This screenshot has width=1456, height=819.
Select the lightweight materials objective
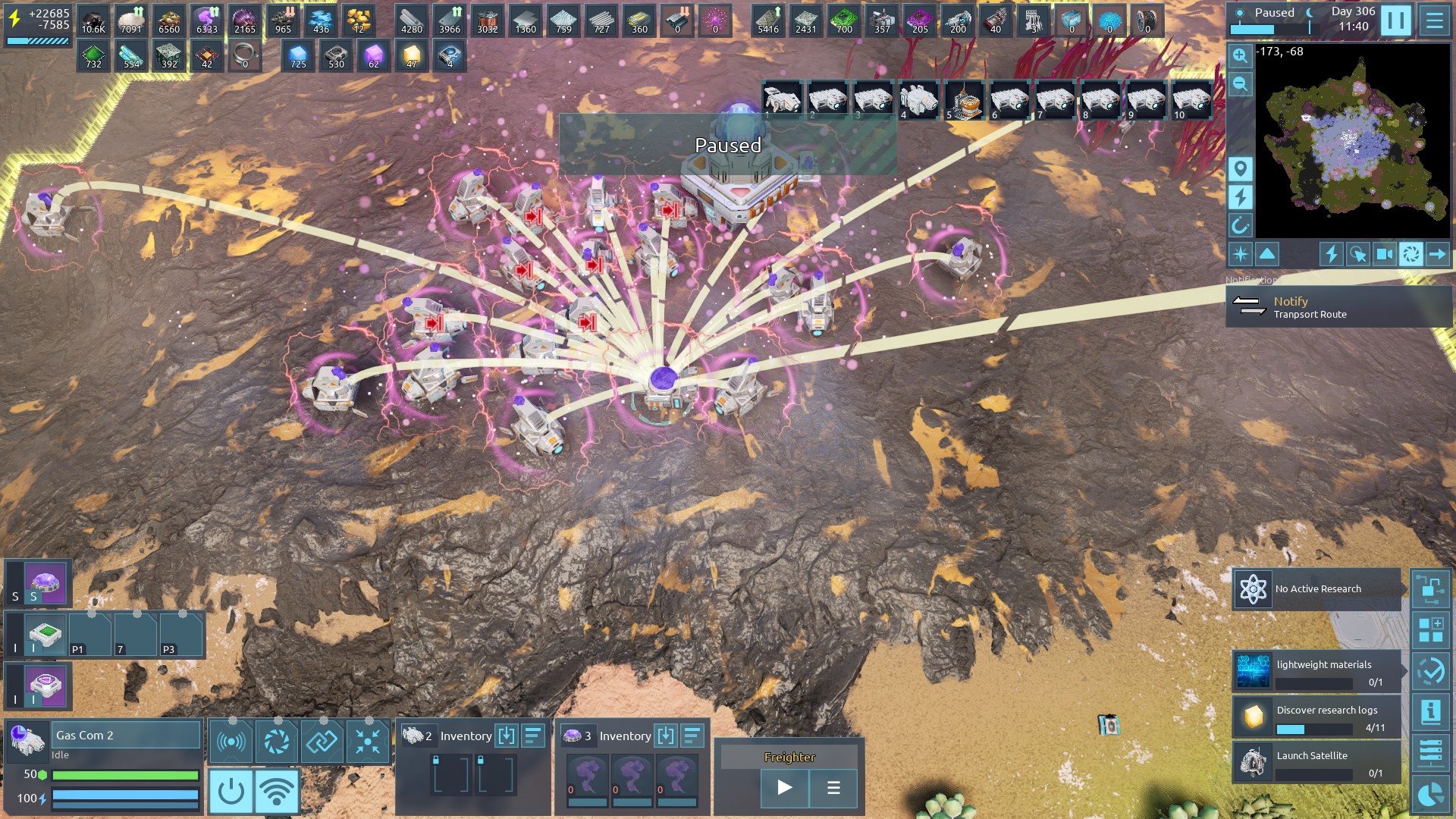point(1317,672)
